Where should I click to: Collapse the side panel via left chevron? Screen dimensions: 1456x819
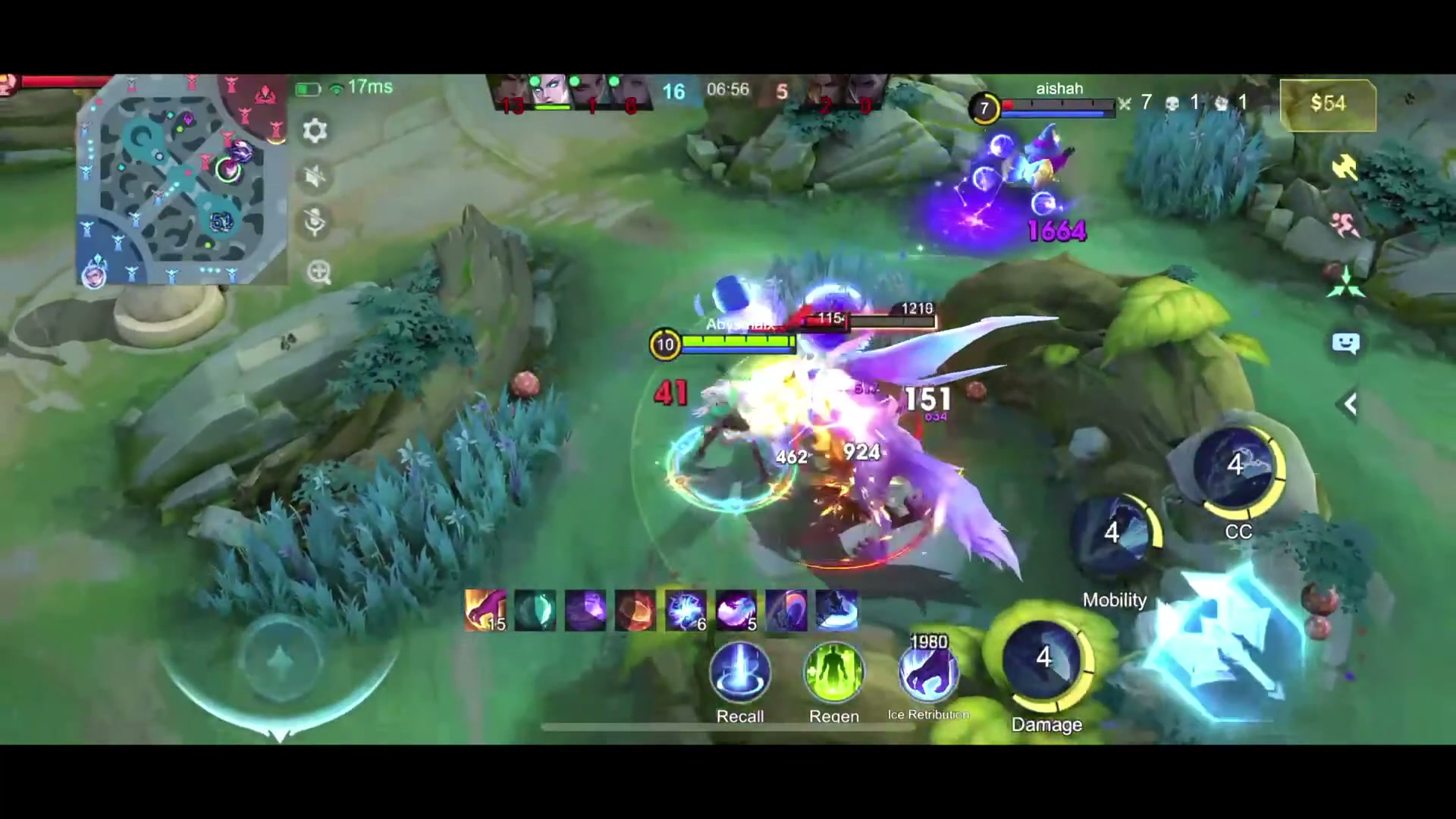(x=1350, y=404)
